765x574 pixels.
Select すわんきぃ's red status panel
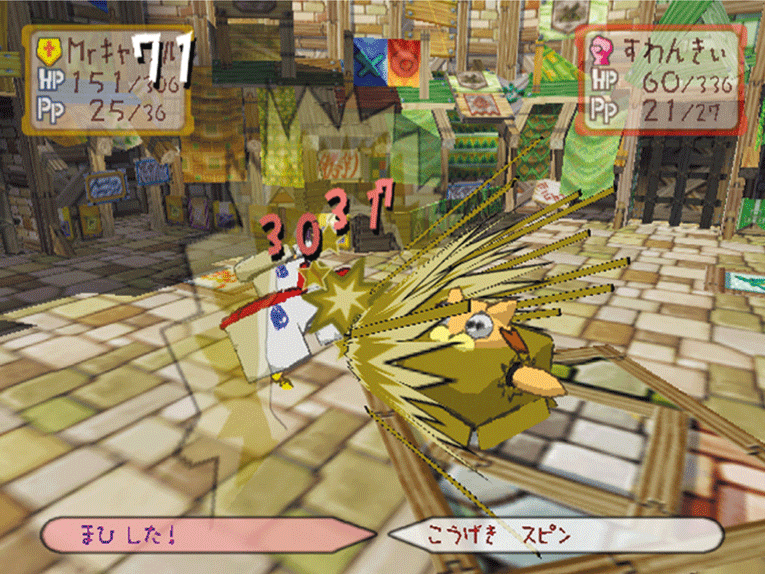coord(660,79)
